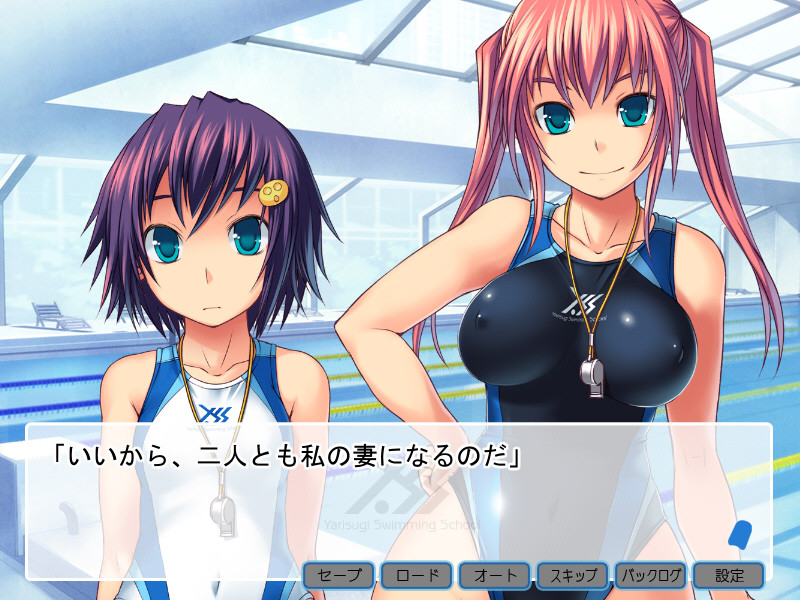Toggle オート (Auto) text advance
The width and height of the screenshot is (800, 600).
495,575
